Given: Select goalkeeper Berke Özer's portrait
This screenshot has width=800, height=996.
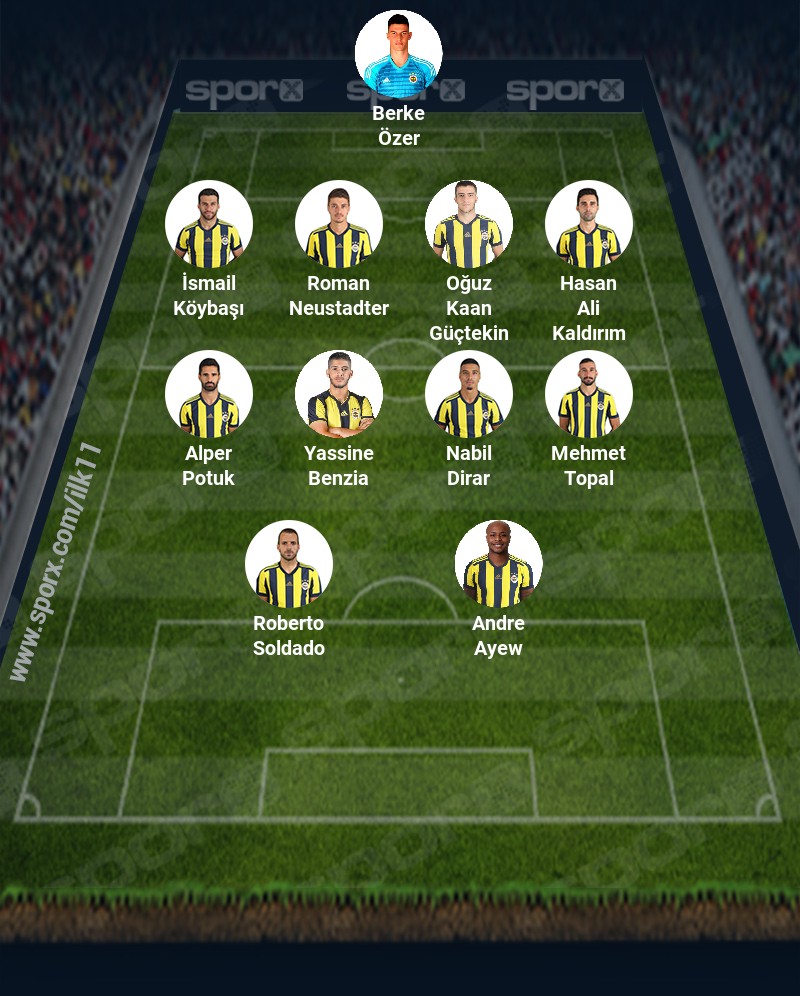Looking at the screenshot, I should (x=398, y=54).
